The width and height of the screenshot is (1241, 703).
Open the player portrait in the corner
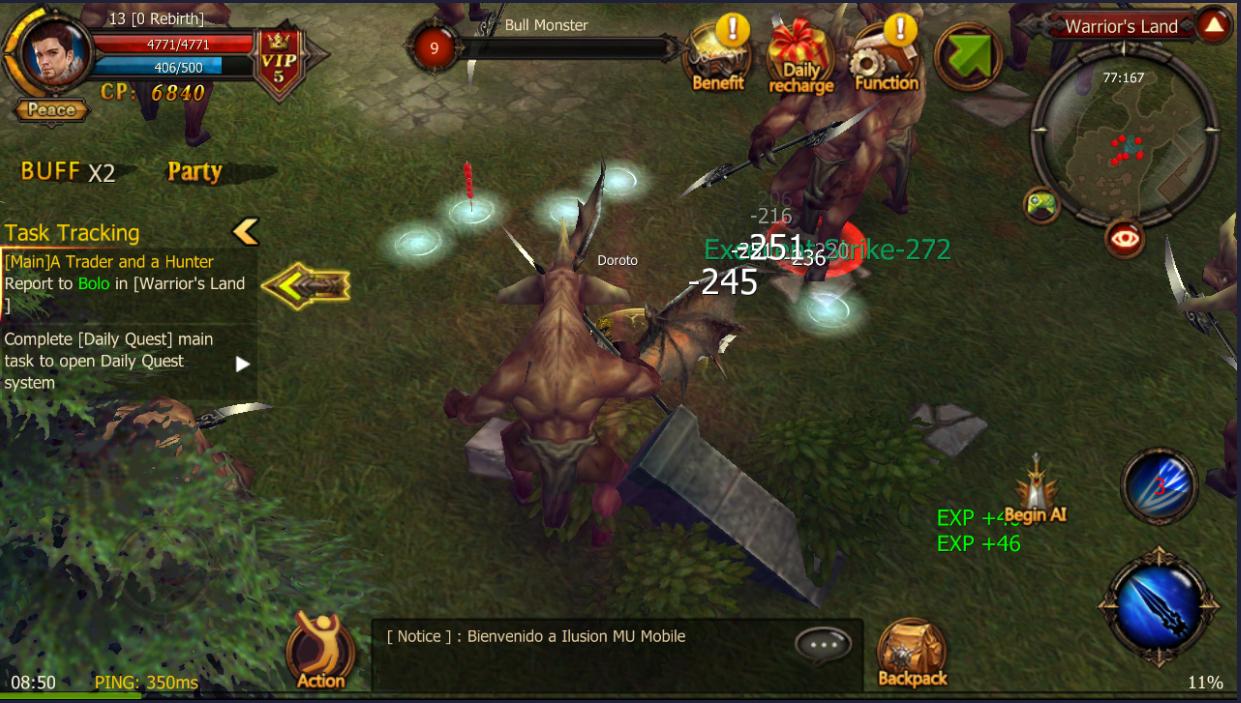[50, 52]
